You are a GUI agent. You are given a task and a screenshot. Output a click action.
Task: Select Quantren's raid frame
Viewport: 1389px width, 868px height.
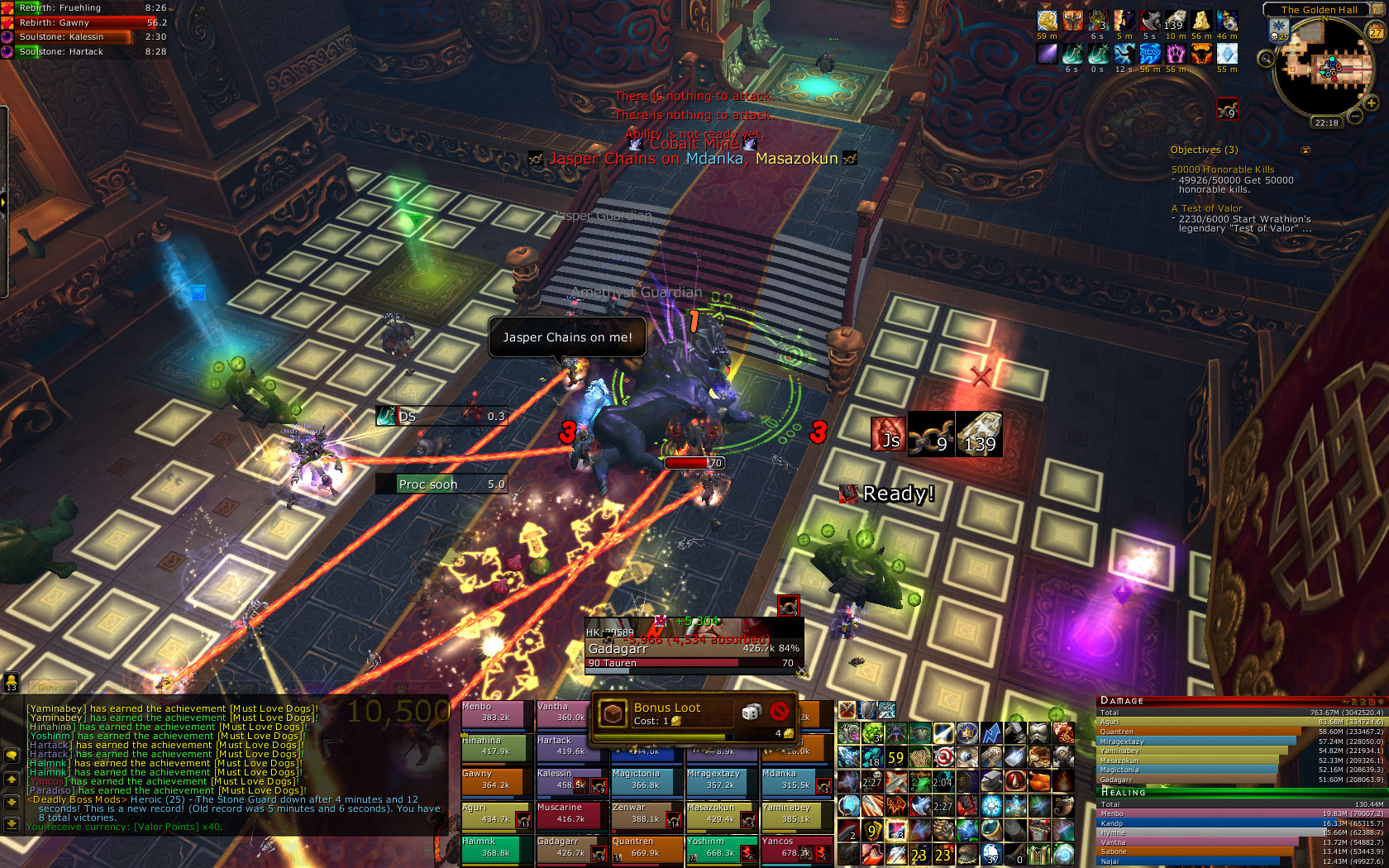pos(645,848)
